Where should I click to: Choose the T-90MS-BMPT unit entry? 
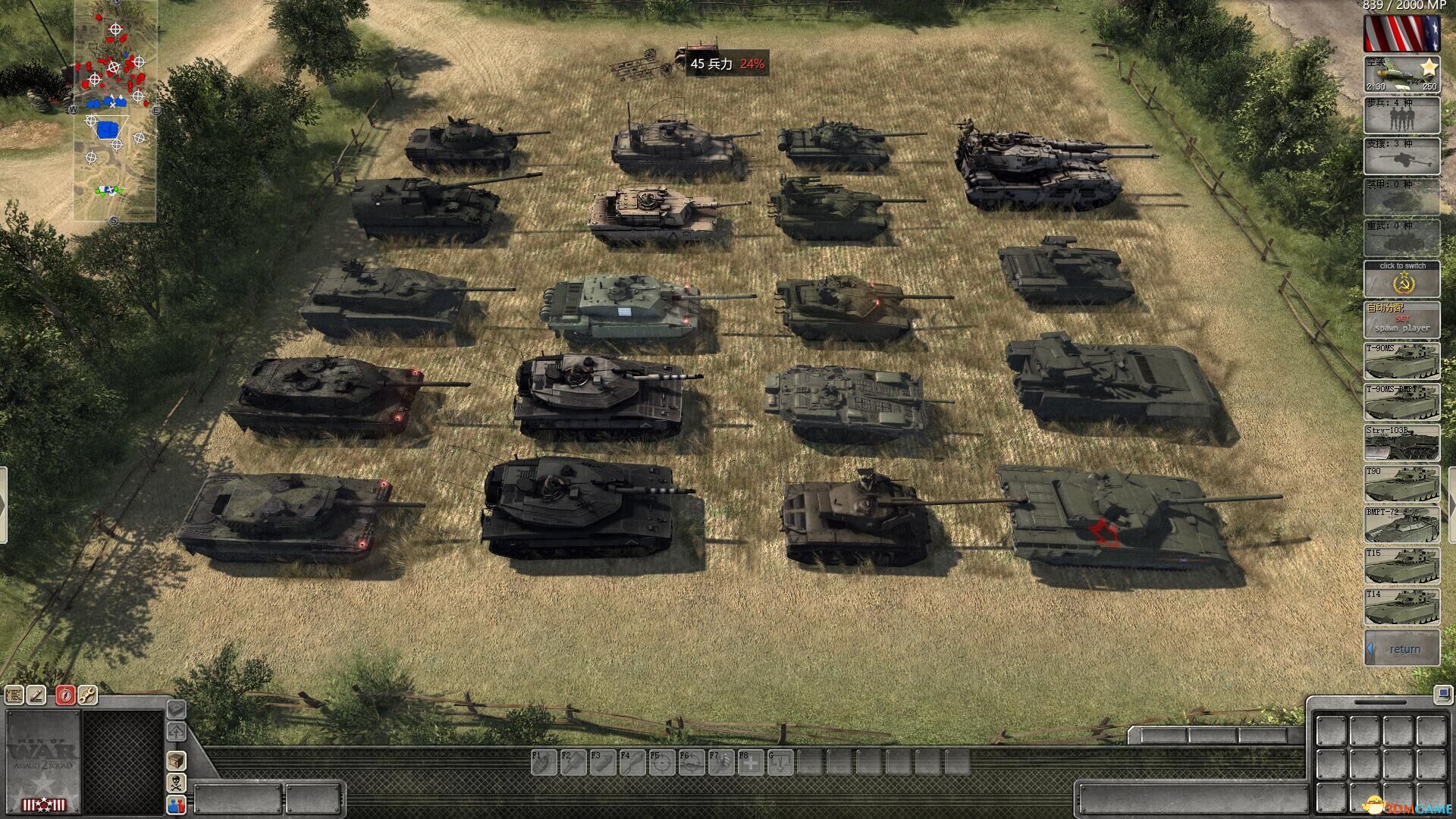tap(1401, 402)
